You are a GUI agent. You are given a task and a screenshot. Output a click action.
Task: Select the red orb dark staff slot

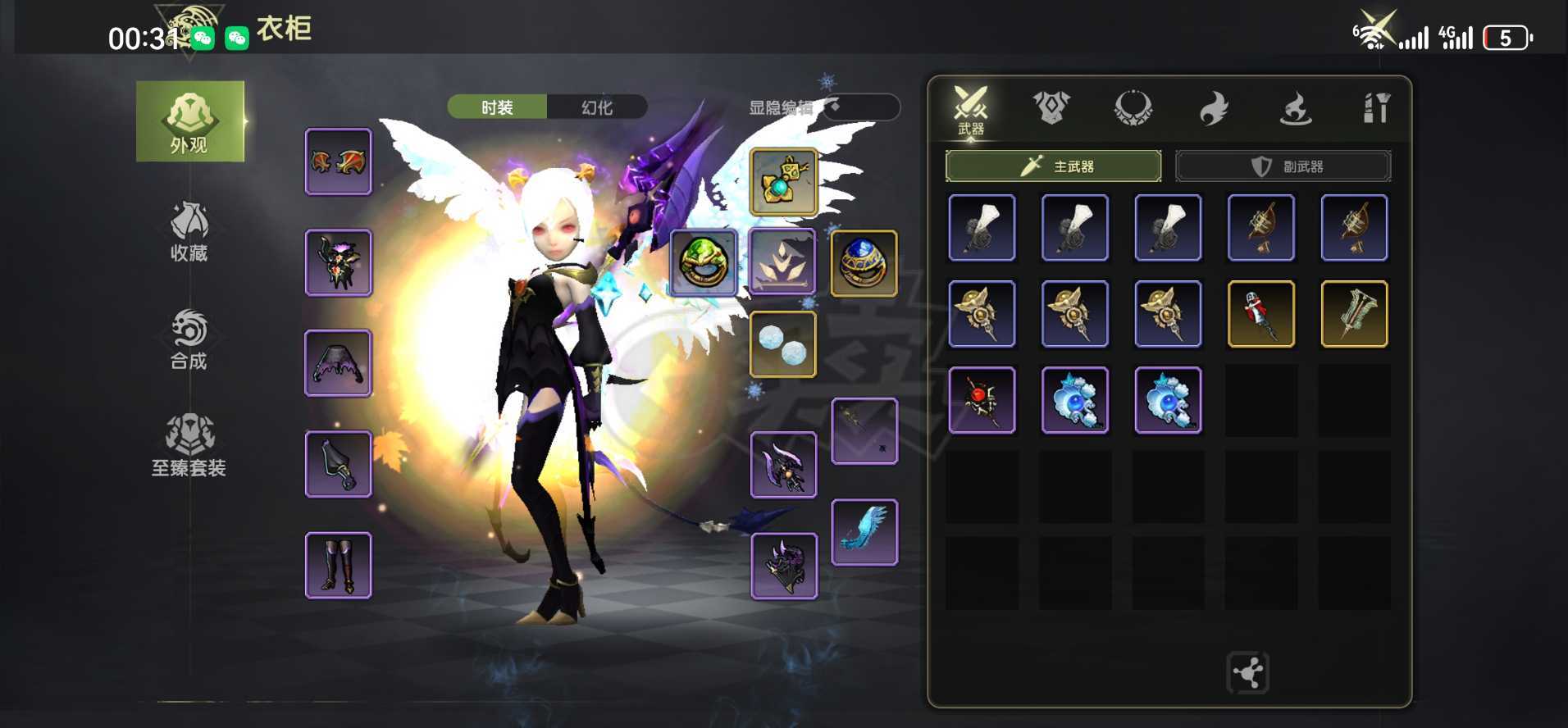pyautogui.click(x=982, y=400)
